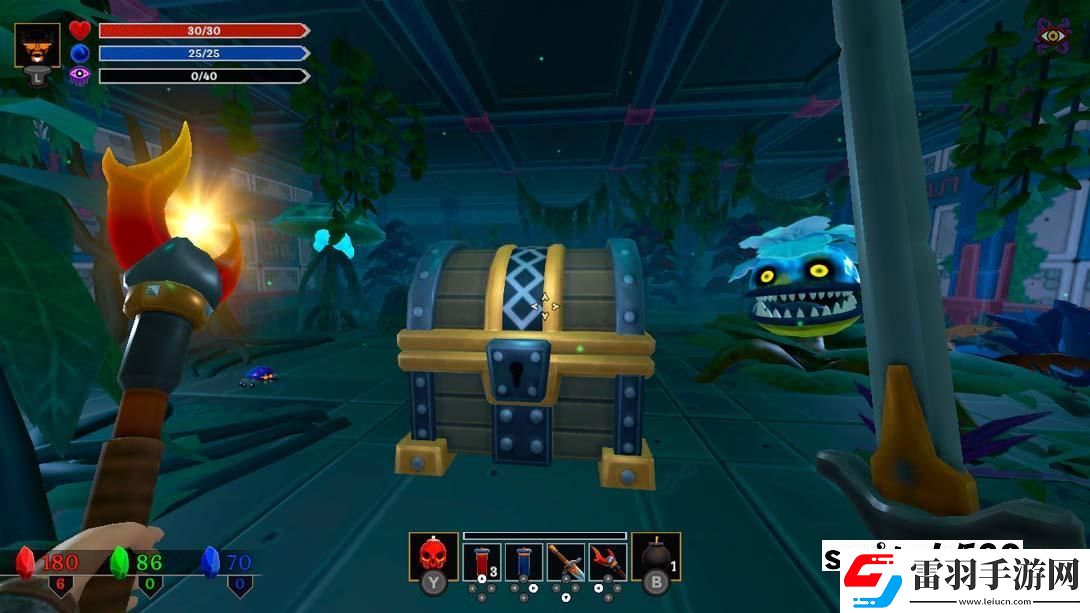Image resolution: width=1090 pixels, height=613 pixels.
Task: Click the purple eye icon in top corner
Action: pos(1052,36)
